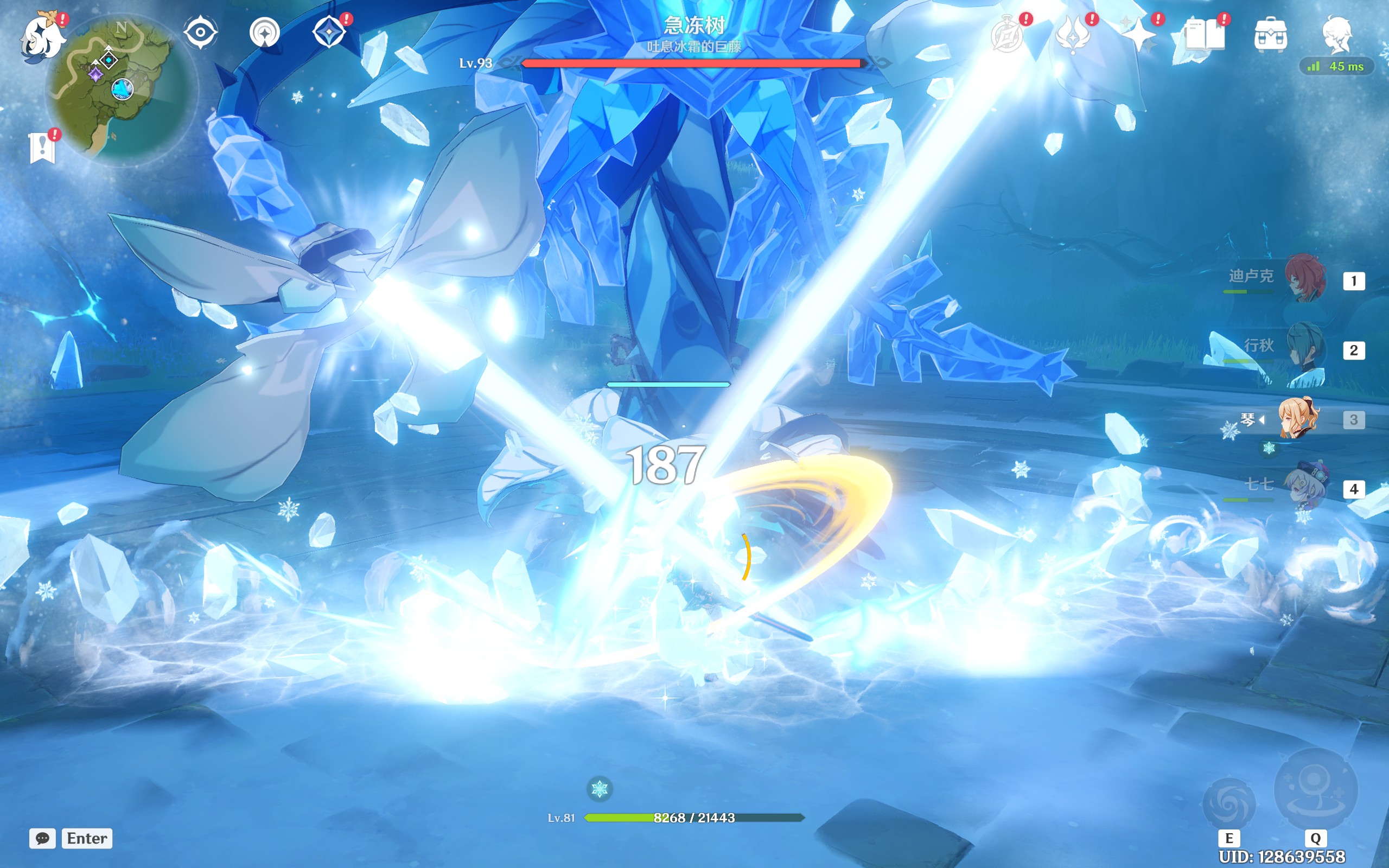Open the winged emblem event icon
Viewport: 1389px width, 868px height.
[1073, 36]
